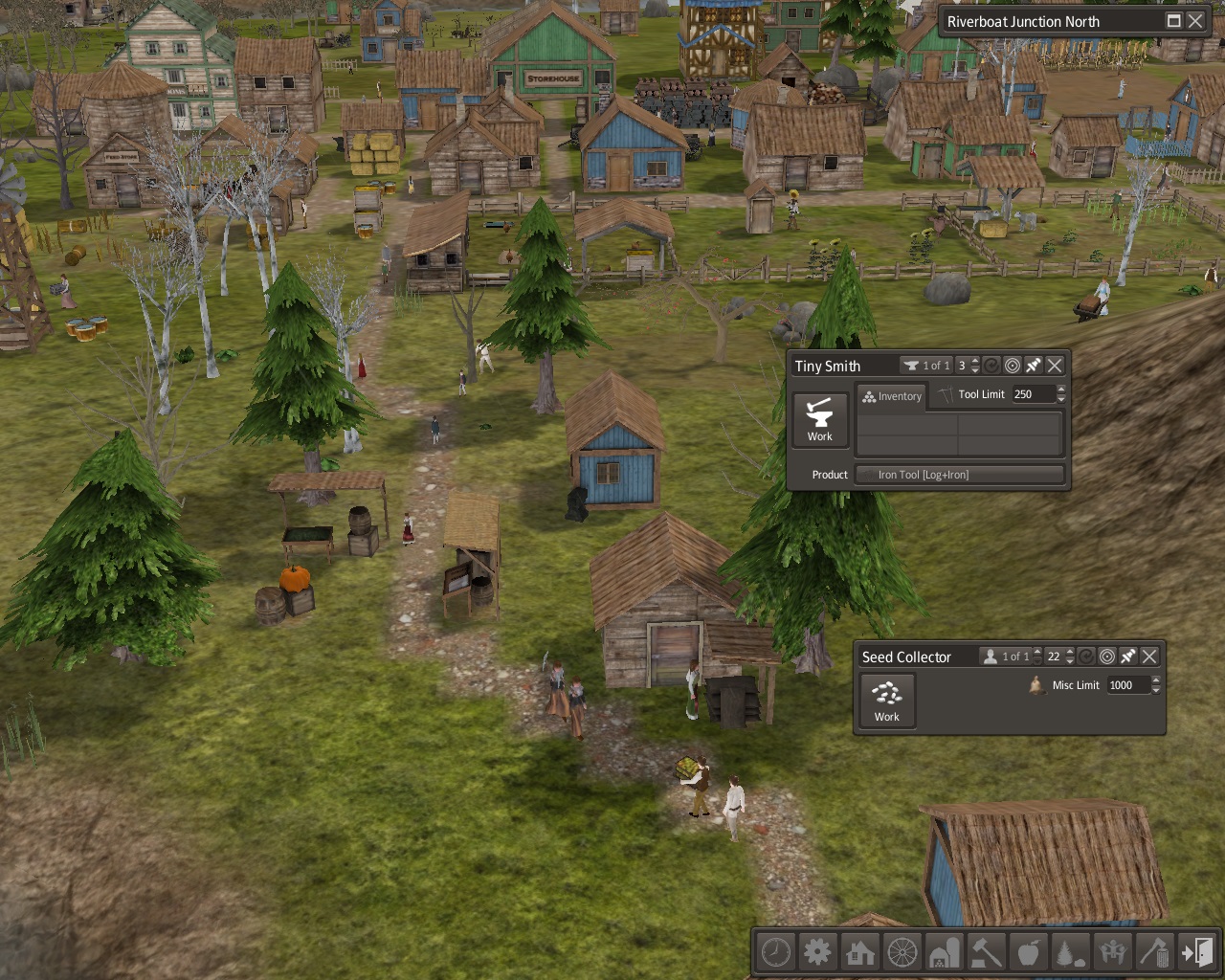1225x980 pixels.
Task: Show the Tiny Smith work radius target
Action: tap(1013, 366)
